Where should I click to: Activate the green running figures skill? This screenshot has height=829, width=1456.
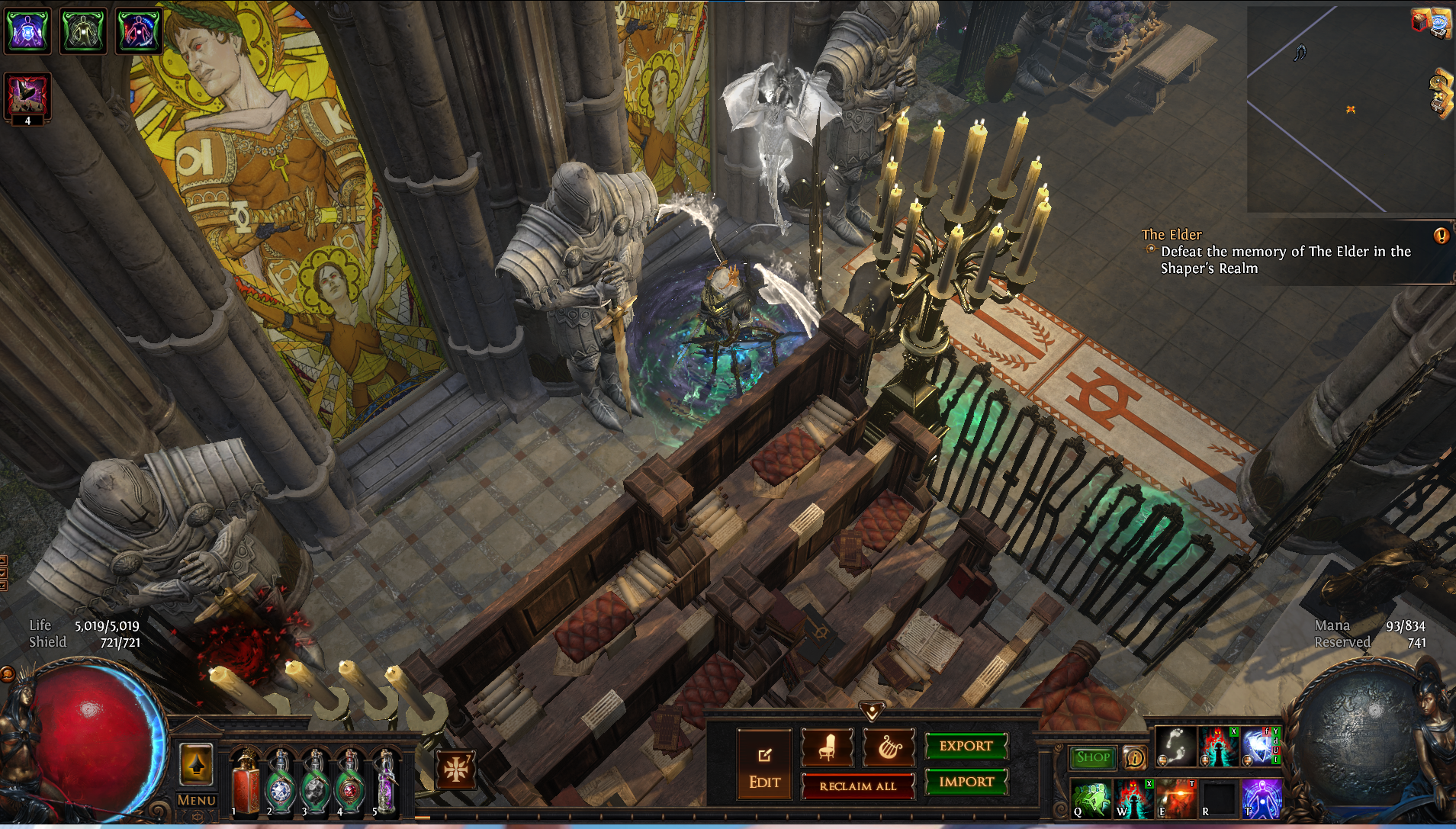click(1091, 798)
